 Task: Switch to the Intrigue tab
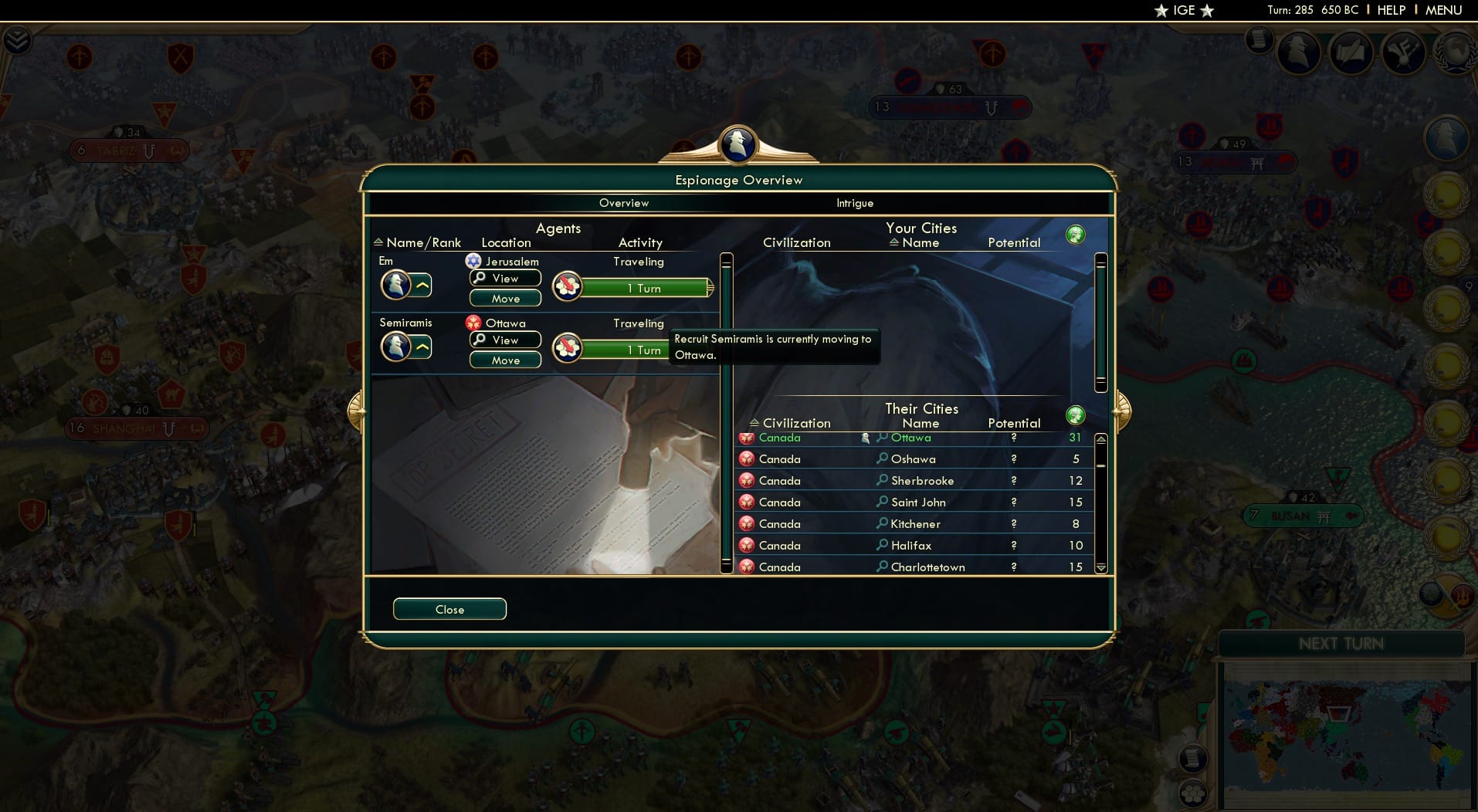tap(855, 203)
